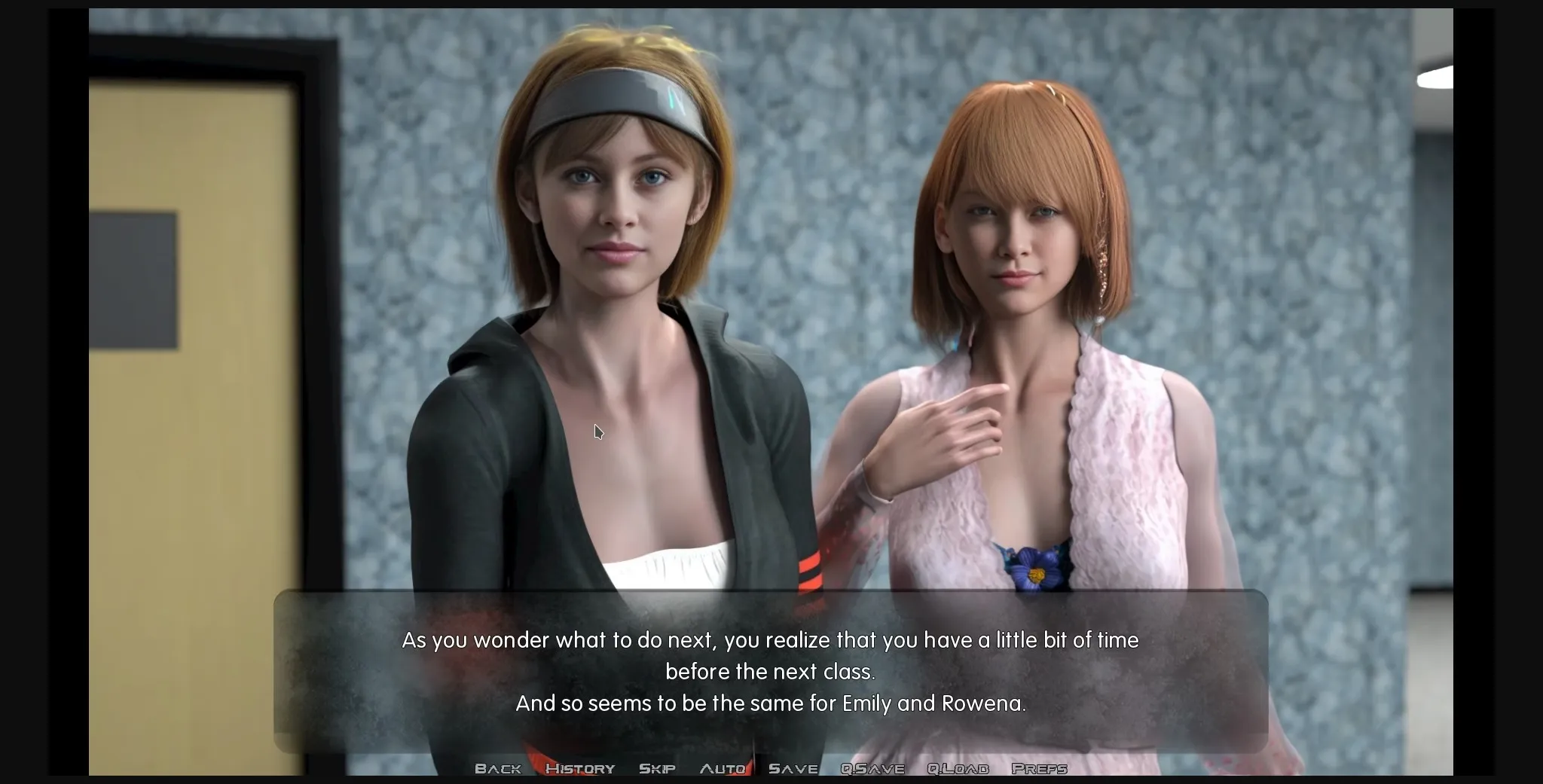Viewport: 1543px width, 784px height.
Task: Open the dialogue History screen
Action: [x=580, y=768]
